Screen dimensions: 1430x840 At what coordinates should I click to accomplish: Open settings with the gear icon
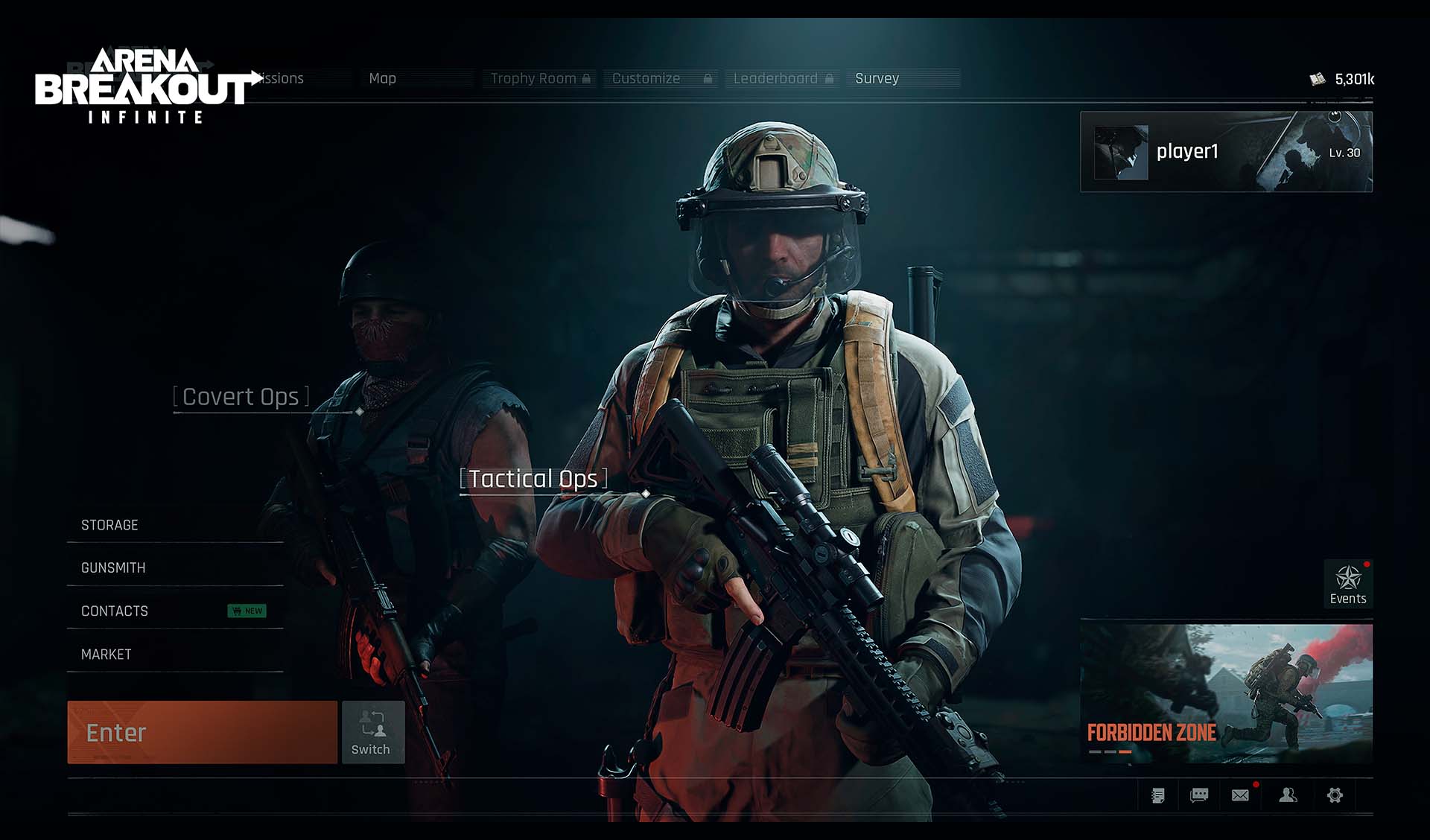(1335, 795)
